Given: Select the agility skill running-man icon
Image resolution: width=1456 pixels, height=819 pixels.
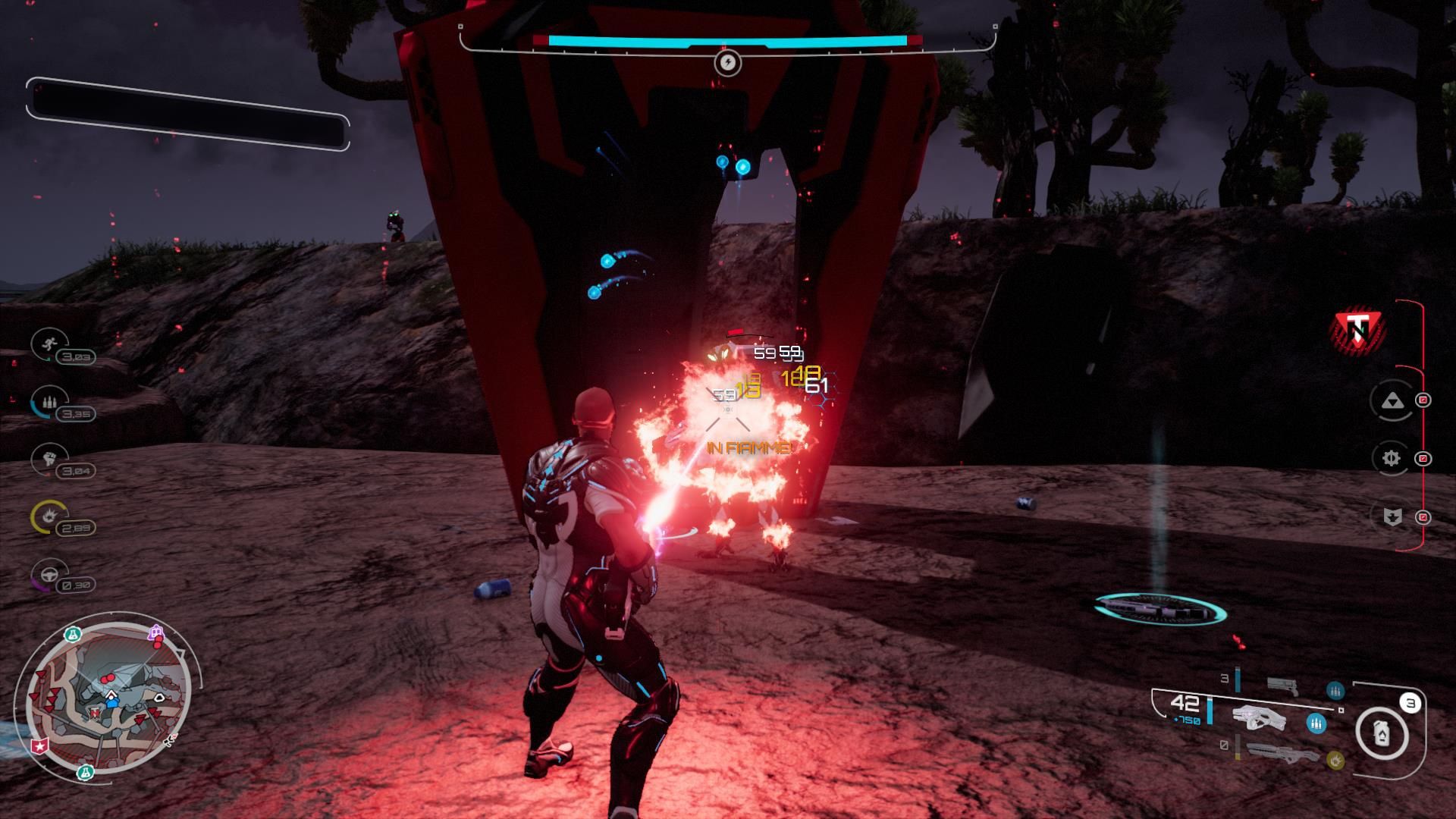Looking at the screenshot, I should coord(48,344).
